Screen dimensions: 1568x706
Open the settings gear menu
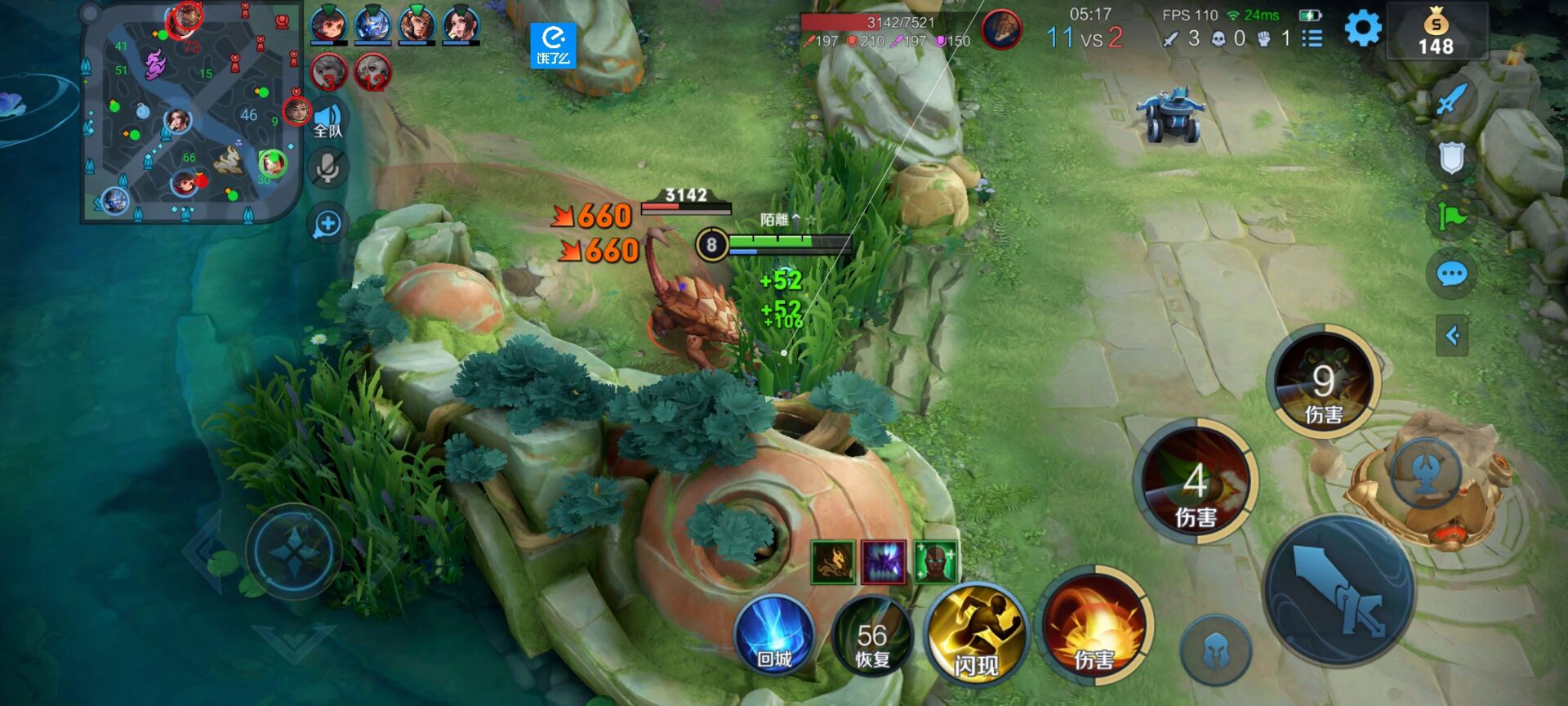[x=1362, y=30]
